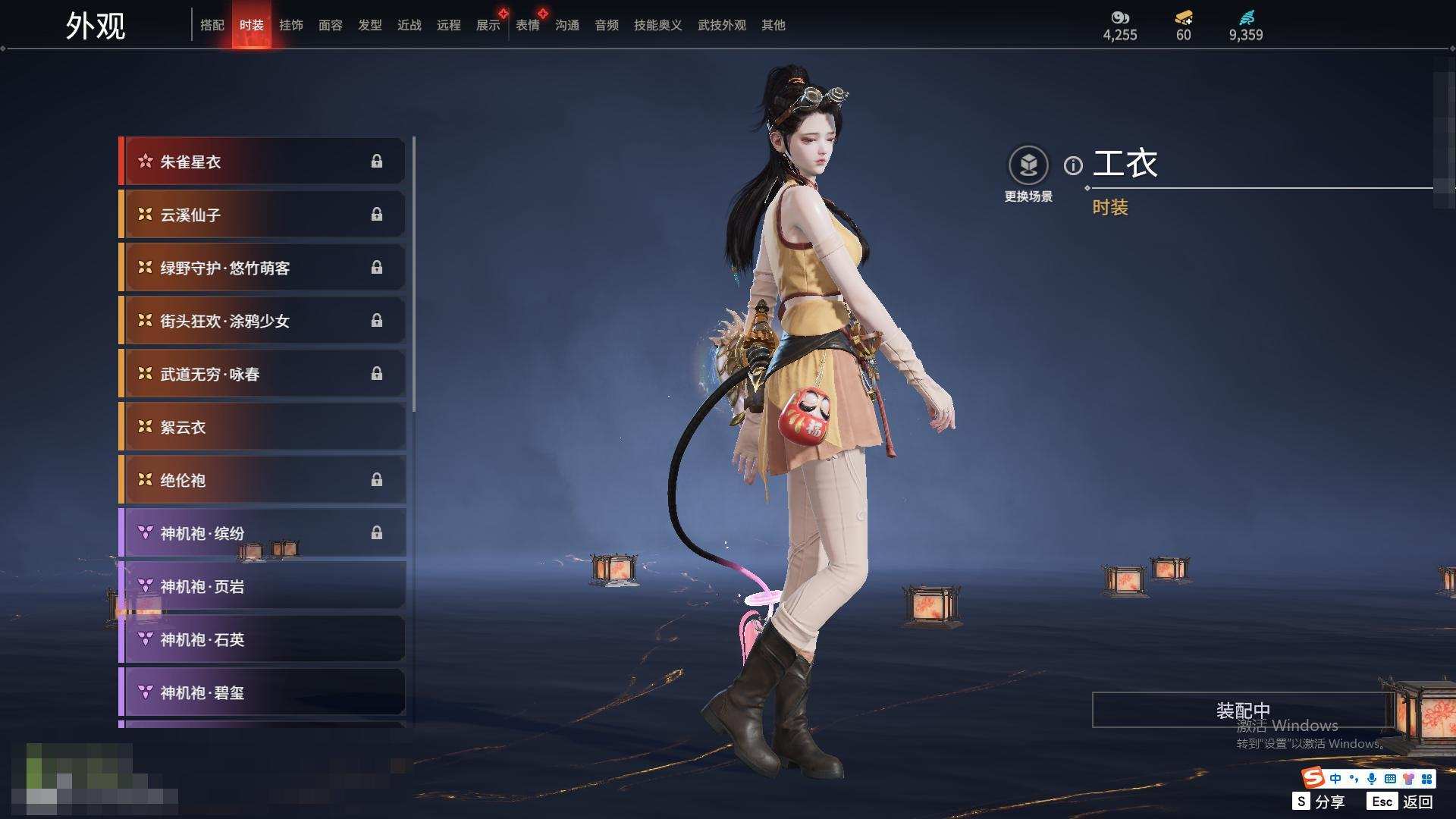The image size is (1456, 819).
Task: Click the 装配中 equip button
Action: click(x=1242, y=710)
